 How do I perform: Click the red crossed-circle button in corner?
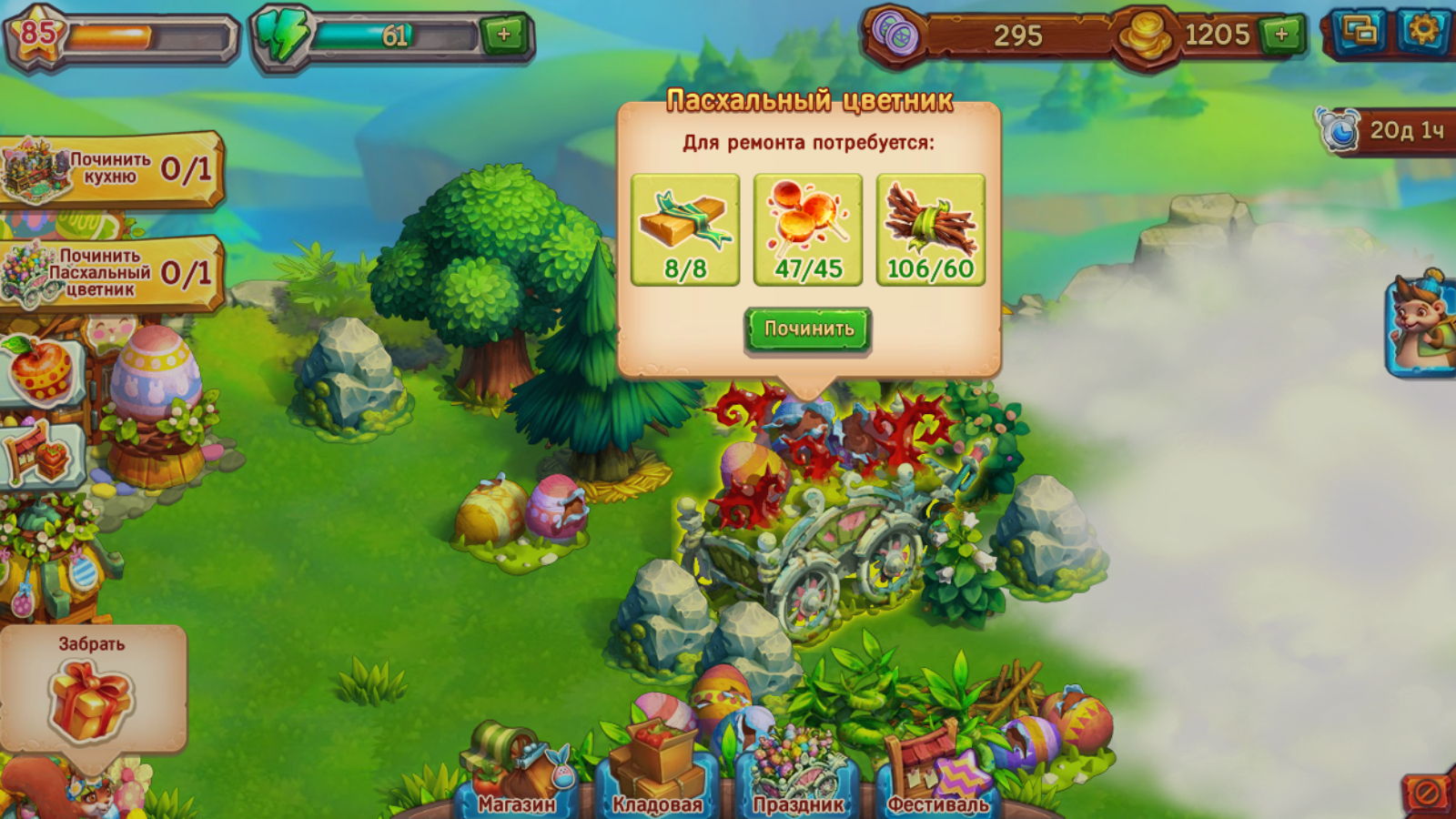pos(1427,794)
